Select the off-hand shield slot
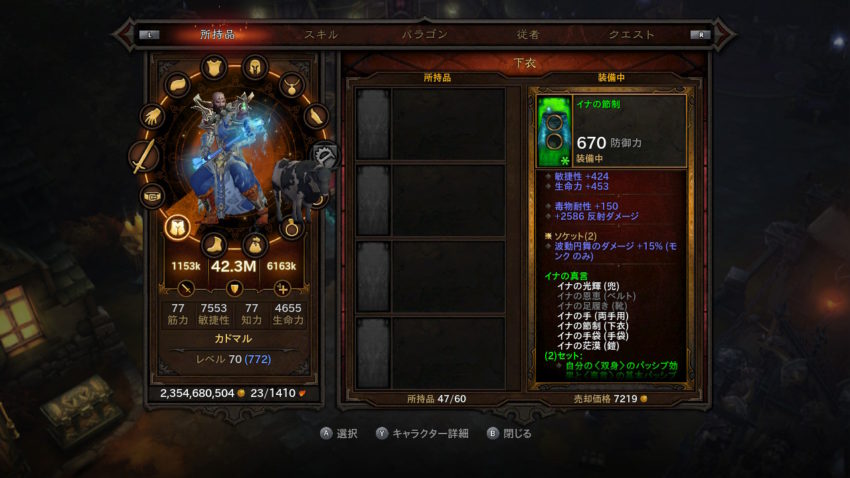The width and height of the screenshot is (850, 478). 324,157
